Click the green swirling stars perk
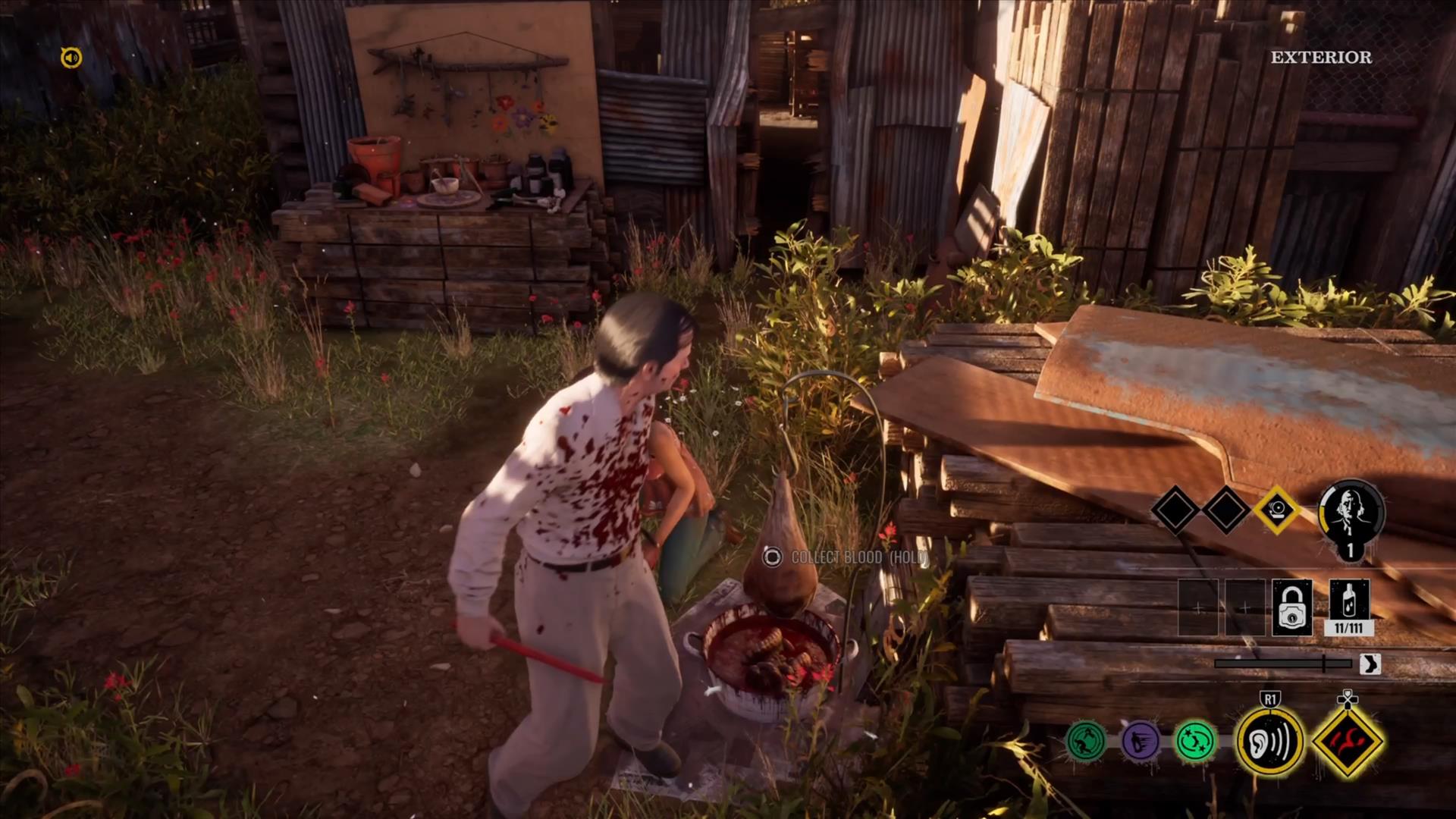The image size is (1456, 819). pyautogui.click(x=1195, y=740)
